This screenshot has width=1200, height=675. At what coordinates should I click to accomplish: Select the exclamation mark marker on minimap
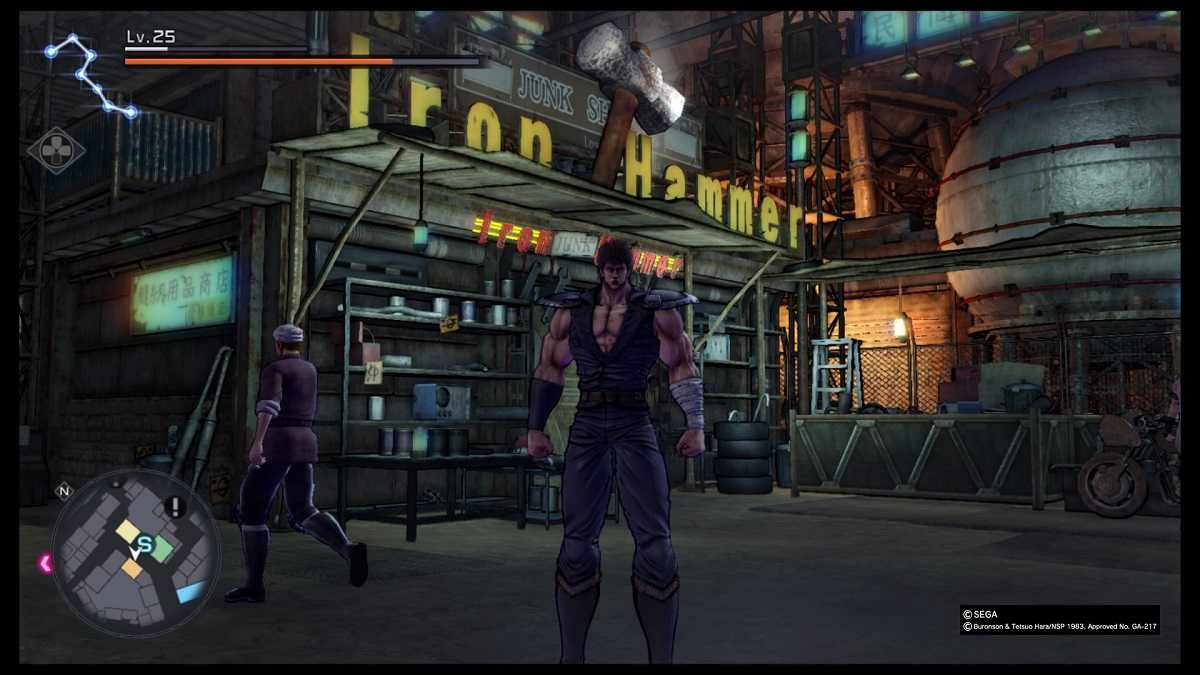[175, 507]
